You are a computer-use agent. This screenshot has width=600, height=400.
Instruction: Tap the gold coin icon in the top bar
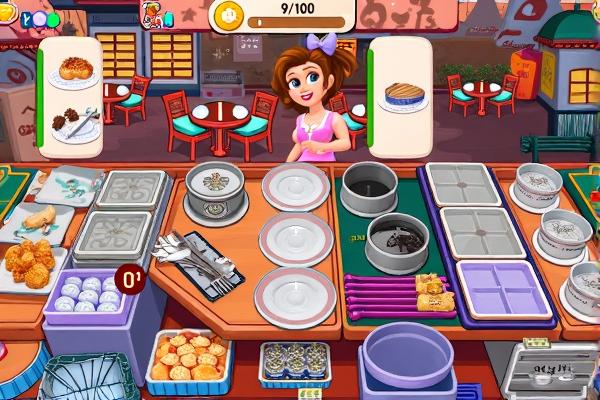227,17
